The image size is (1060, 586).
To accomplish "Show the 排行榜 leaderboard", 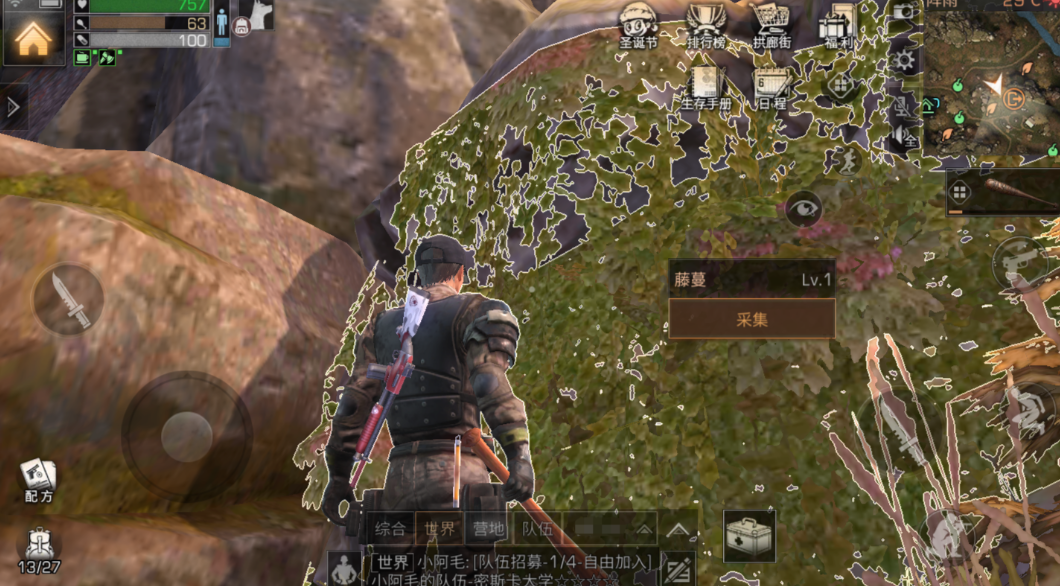I will coord(705,23).
